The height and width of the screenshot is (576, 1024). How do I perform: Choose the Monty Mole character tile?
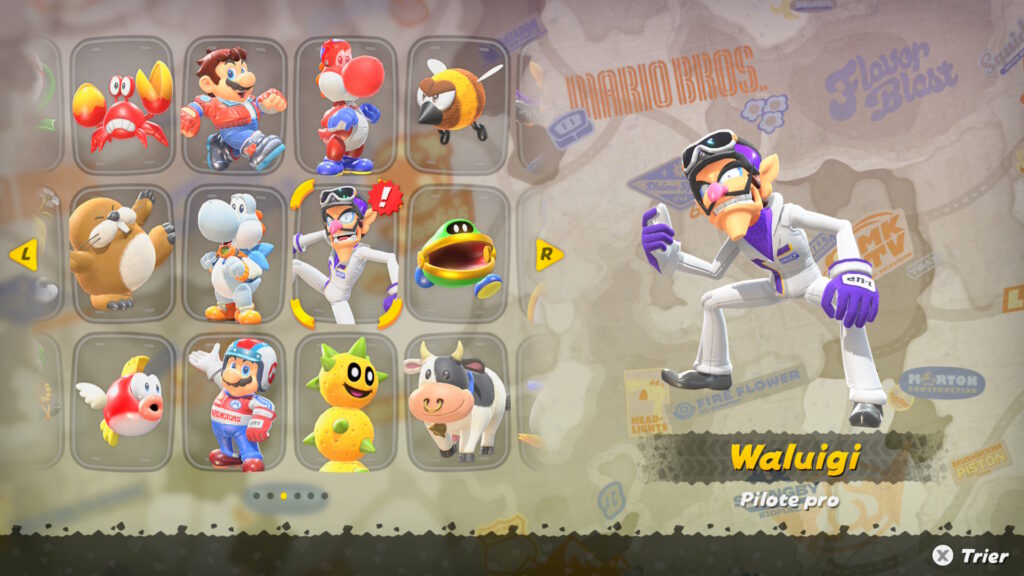click(x=122, y=254)
